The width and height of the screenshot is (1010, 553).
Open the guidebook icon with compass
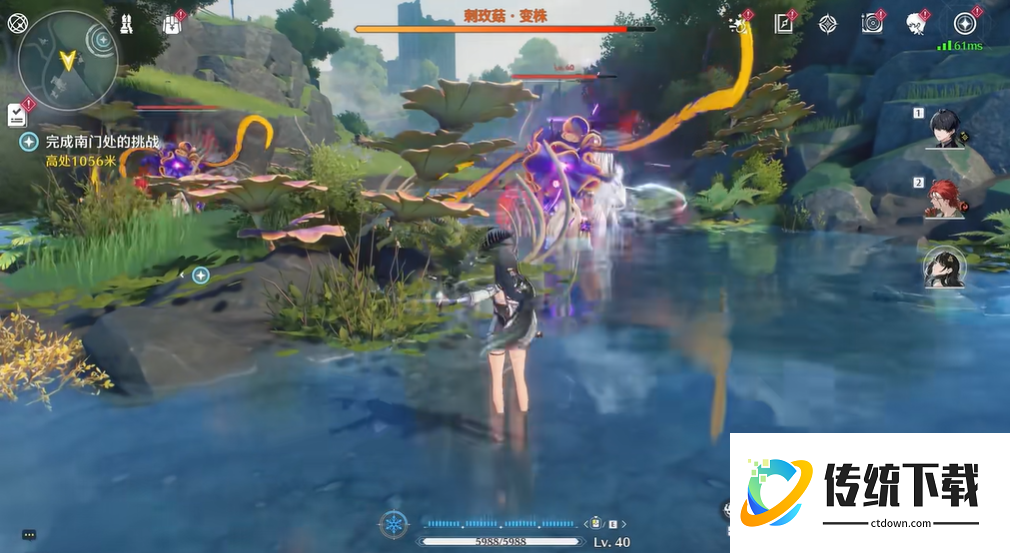784,24
